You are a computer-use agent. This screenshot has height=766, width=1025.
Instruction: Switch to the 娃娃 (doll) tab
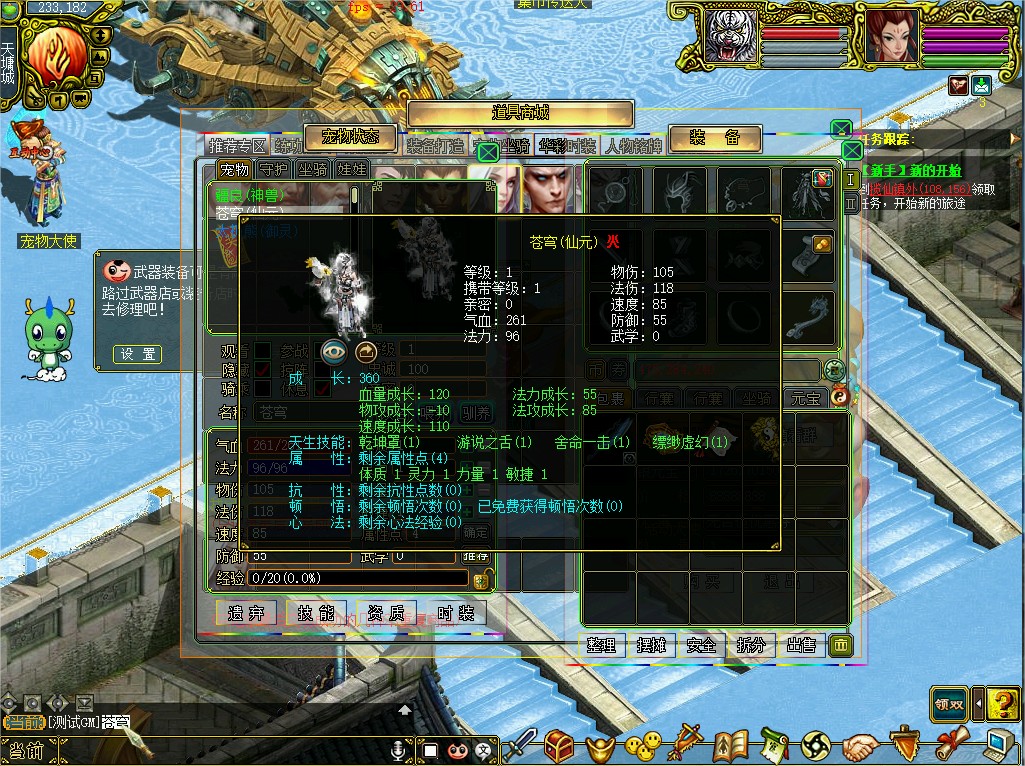[x=352, y=170]
